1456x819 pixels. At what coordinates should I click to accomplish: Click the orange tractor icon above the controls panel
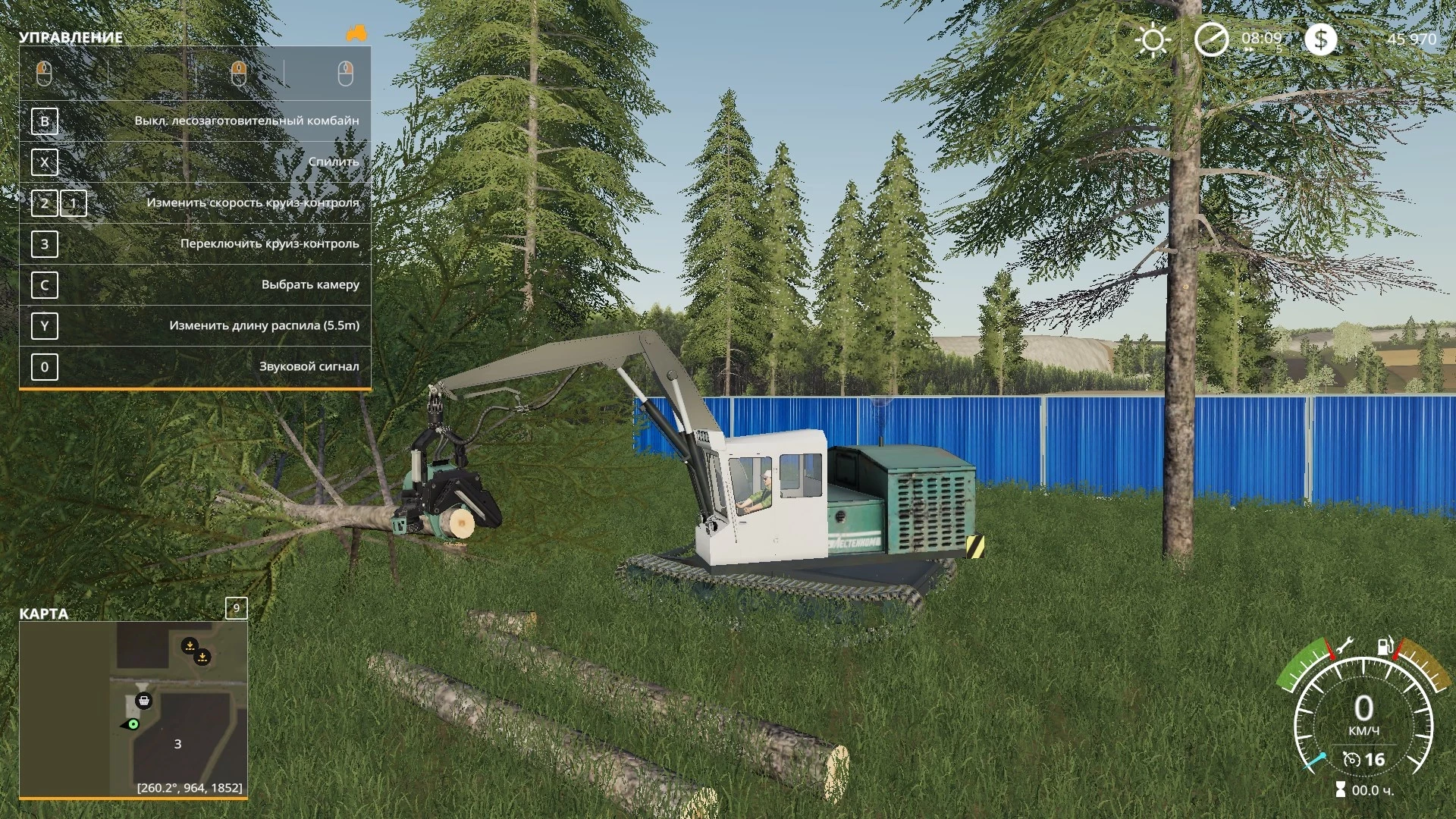click(x=359, y=34)
